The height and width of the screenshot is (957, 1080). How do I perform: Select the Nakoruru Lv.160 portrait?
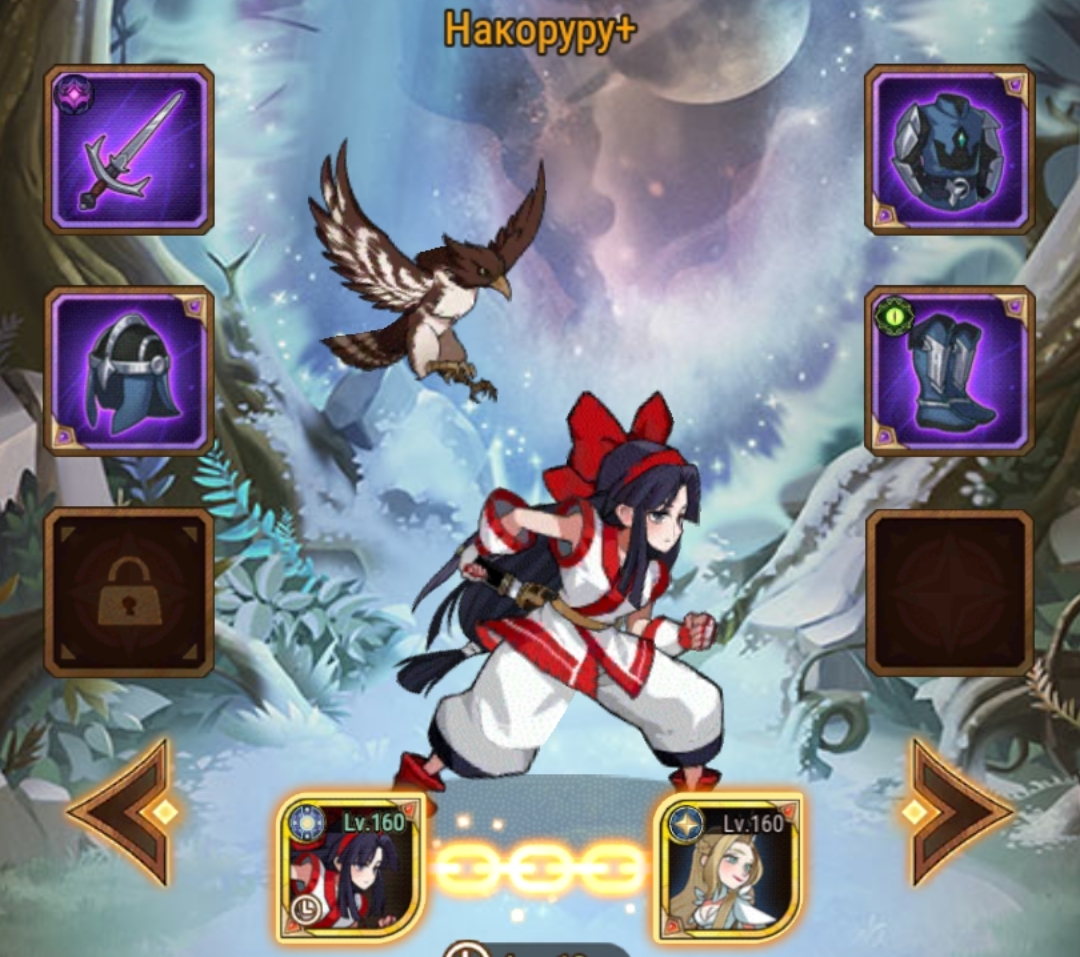point(351,867)
